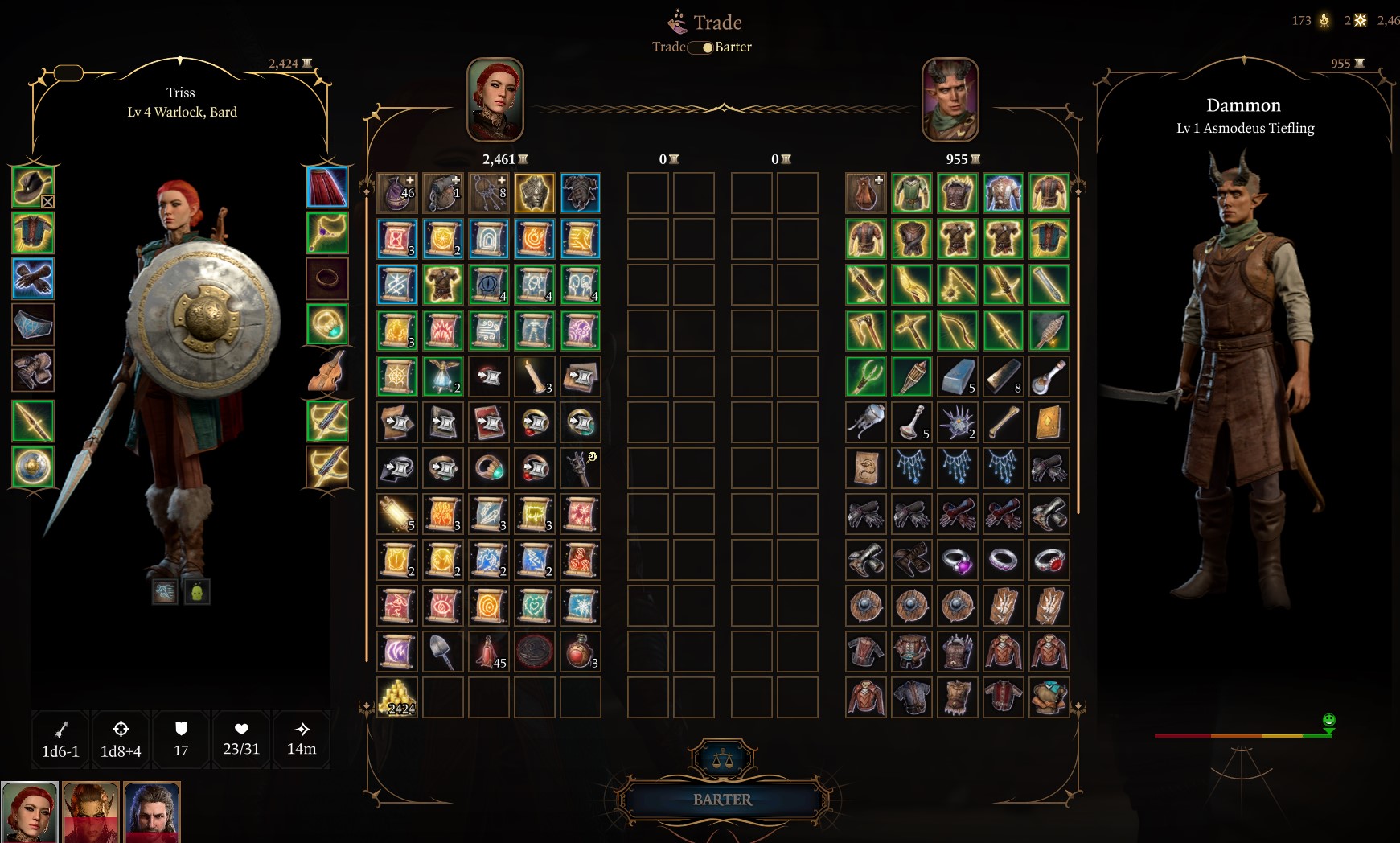Click Dammon's attitude meter bar
1400x843 pixels.
tap(1242, 734)
